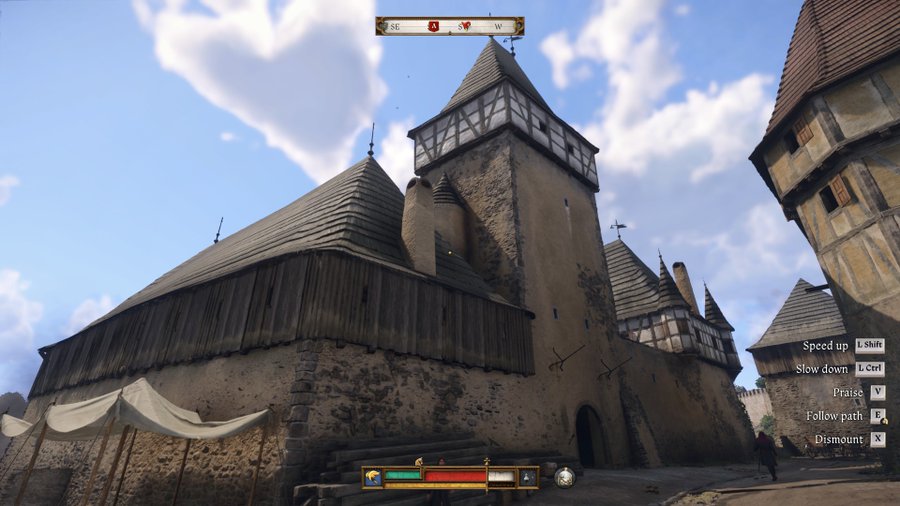Click the round silver emblem beside status bar
900x506 pixels.
(x=565, y=477)
